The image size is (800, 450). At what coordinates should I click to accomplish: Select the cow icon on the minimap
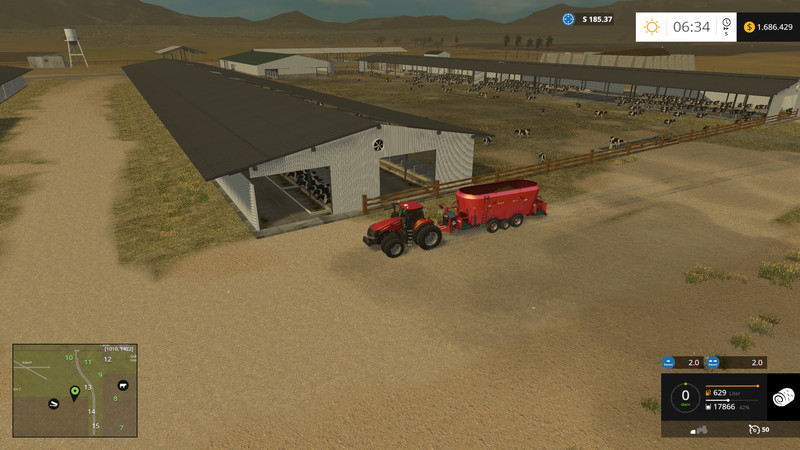coord(123,385)
